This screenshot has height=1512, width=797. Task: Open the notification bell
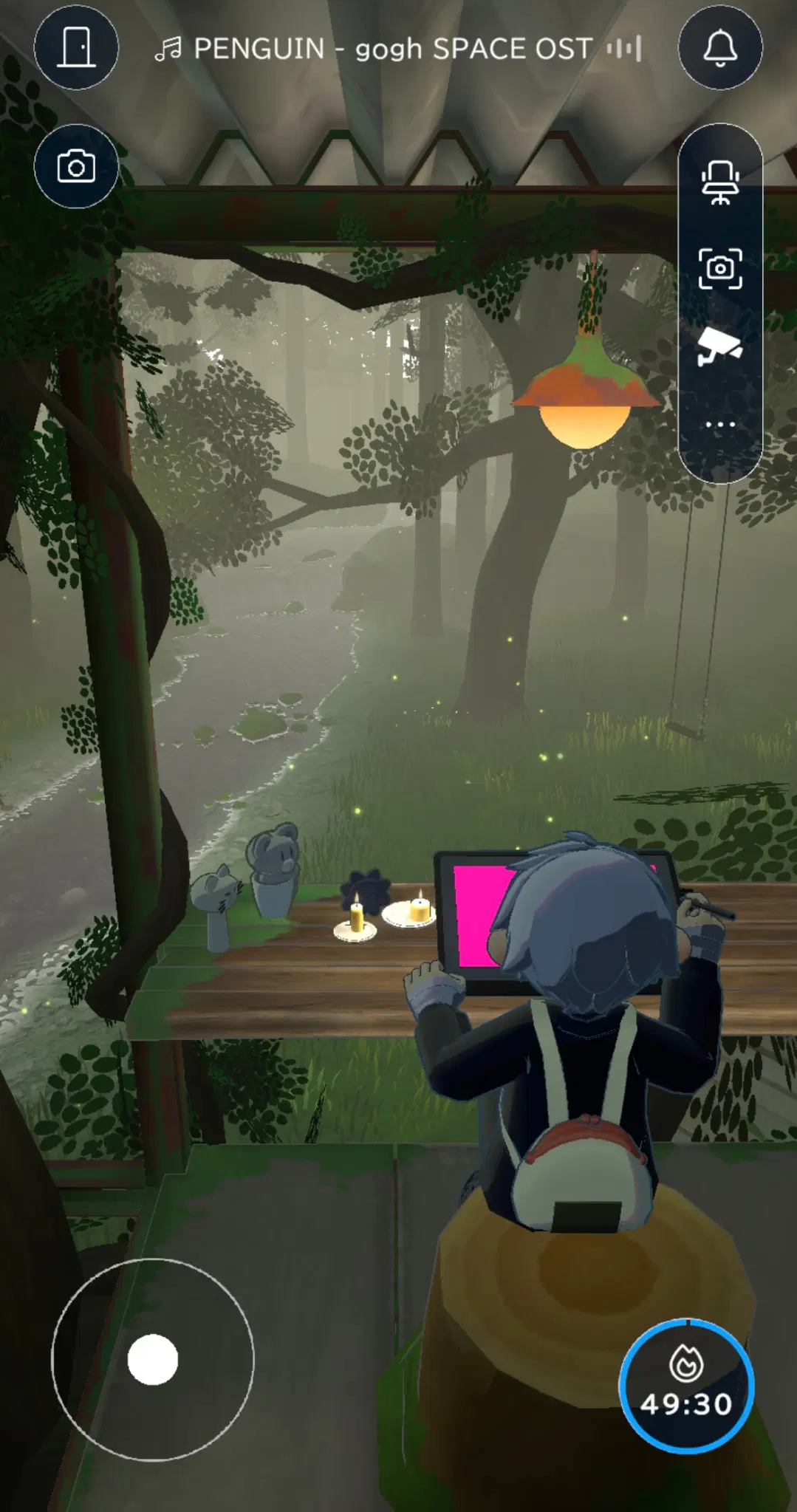[x=719, y=48]
